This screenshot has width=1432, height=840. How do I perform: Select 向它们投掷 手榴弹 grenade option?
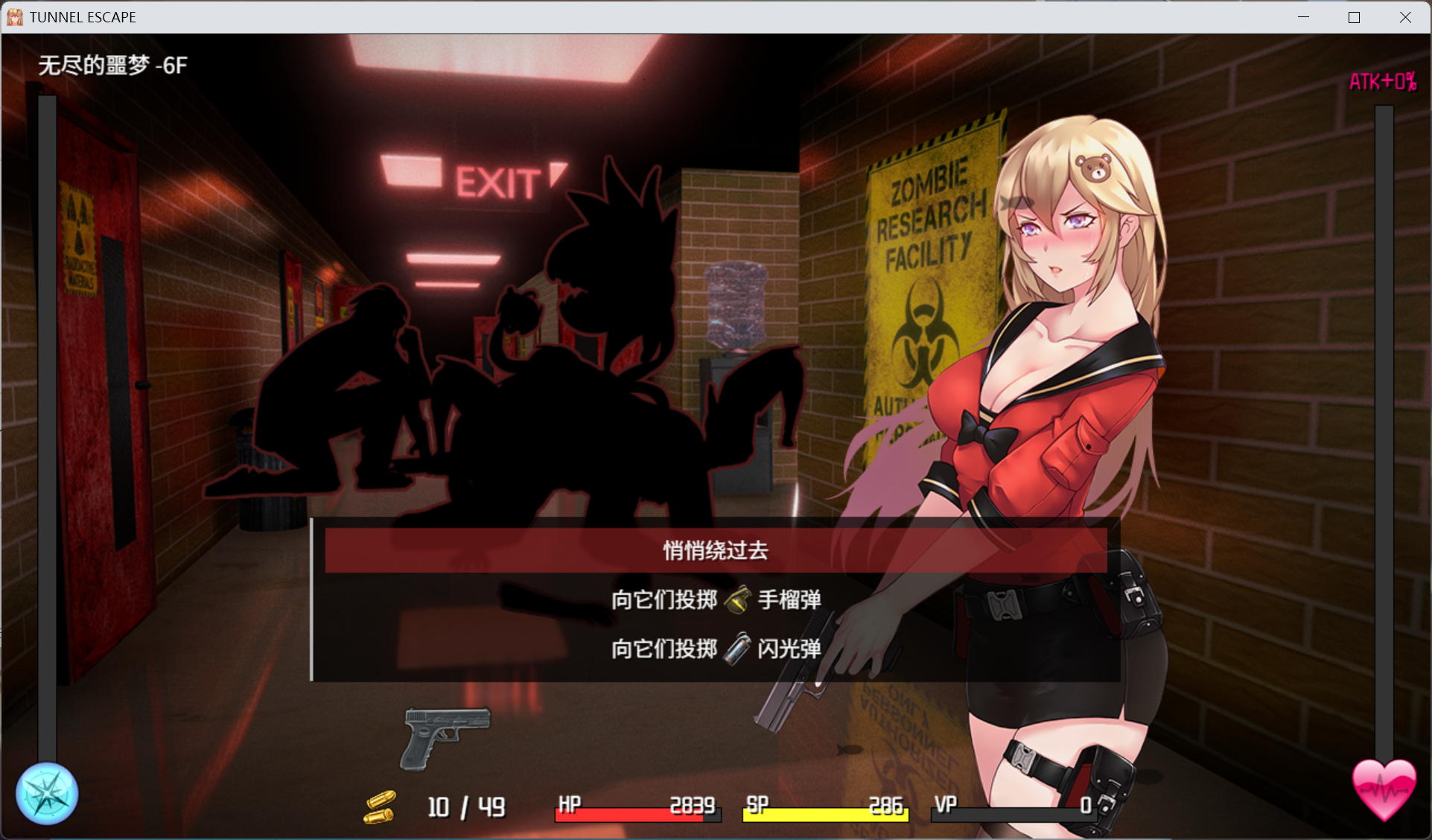point(715,599)
